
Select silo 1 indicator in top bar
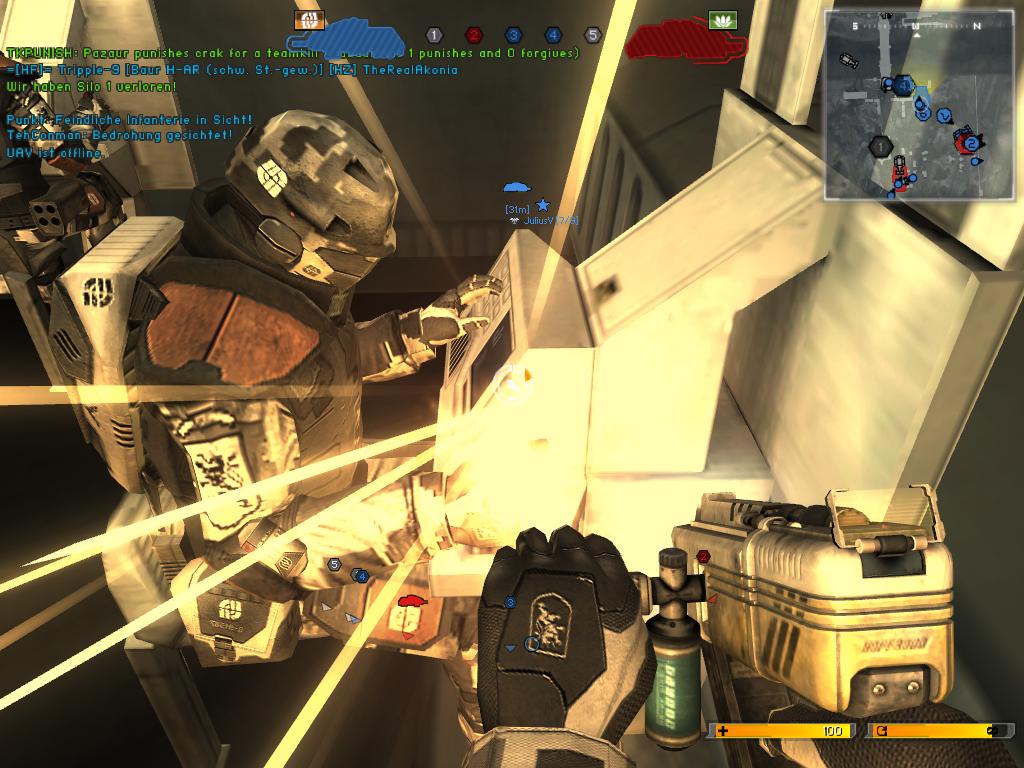434,35
